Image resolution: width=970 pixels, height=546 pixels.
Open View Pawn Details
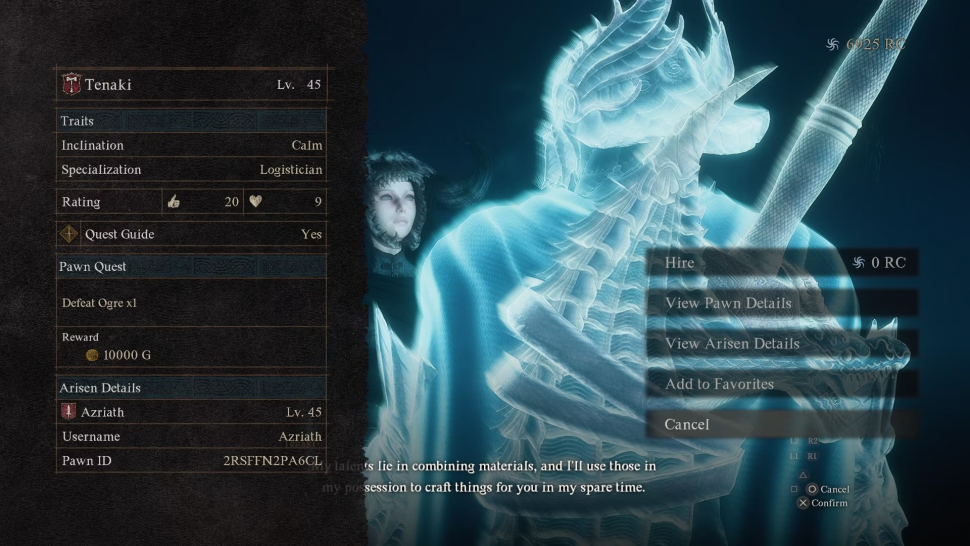[x=782, y=303]
